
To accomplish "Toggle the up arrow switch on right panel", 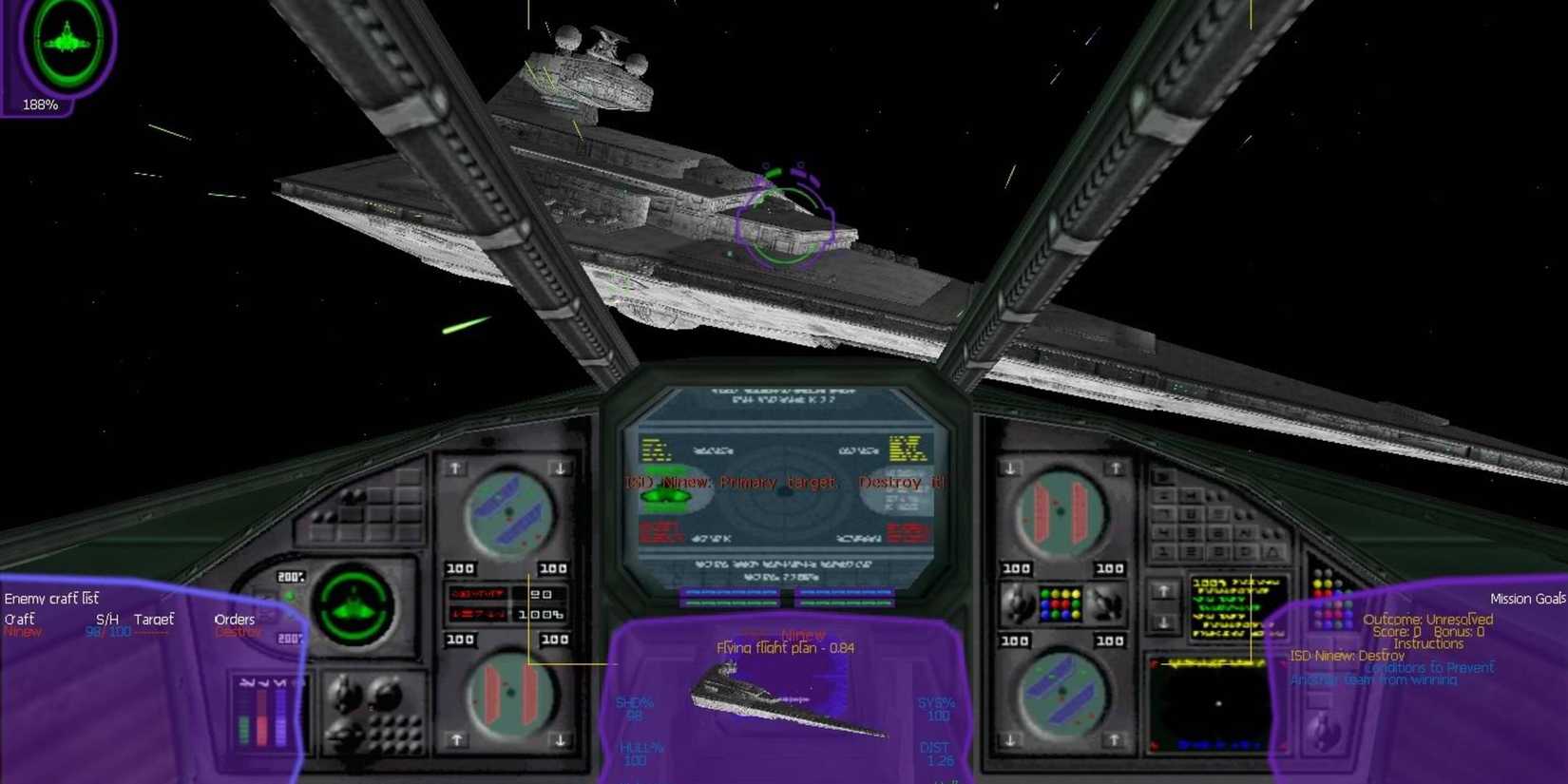I will point(1163,593).
